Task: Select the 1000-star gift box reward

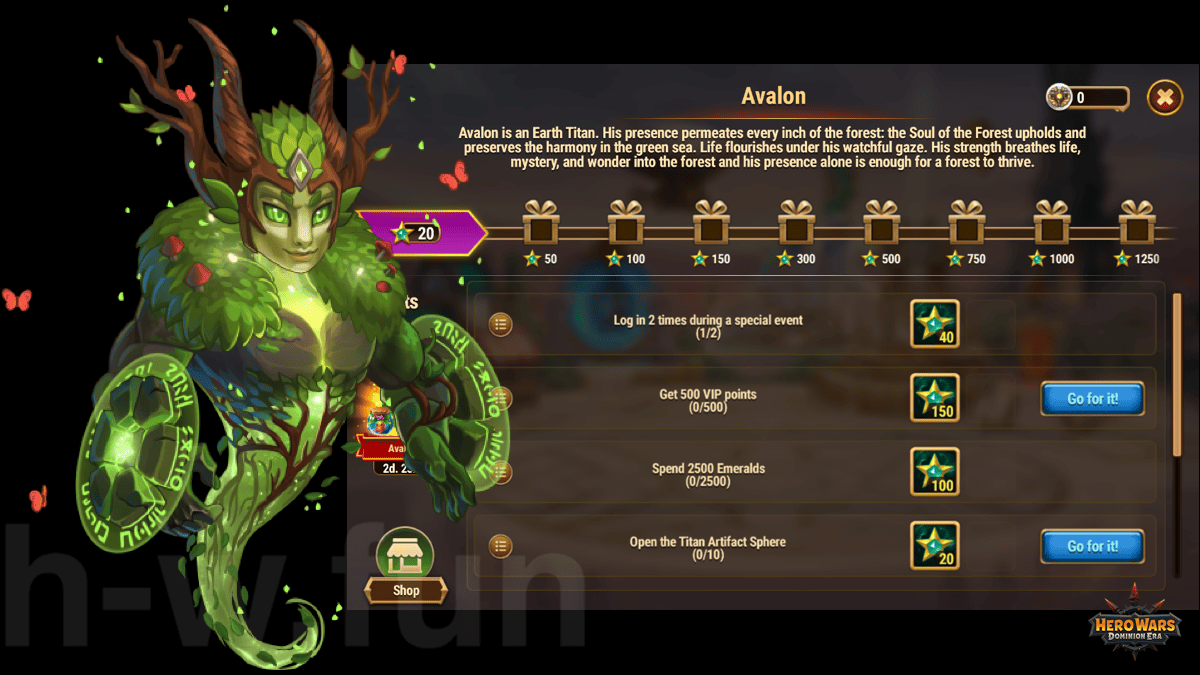Action: [1052, 223]
